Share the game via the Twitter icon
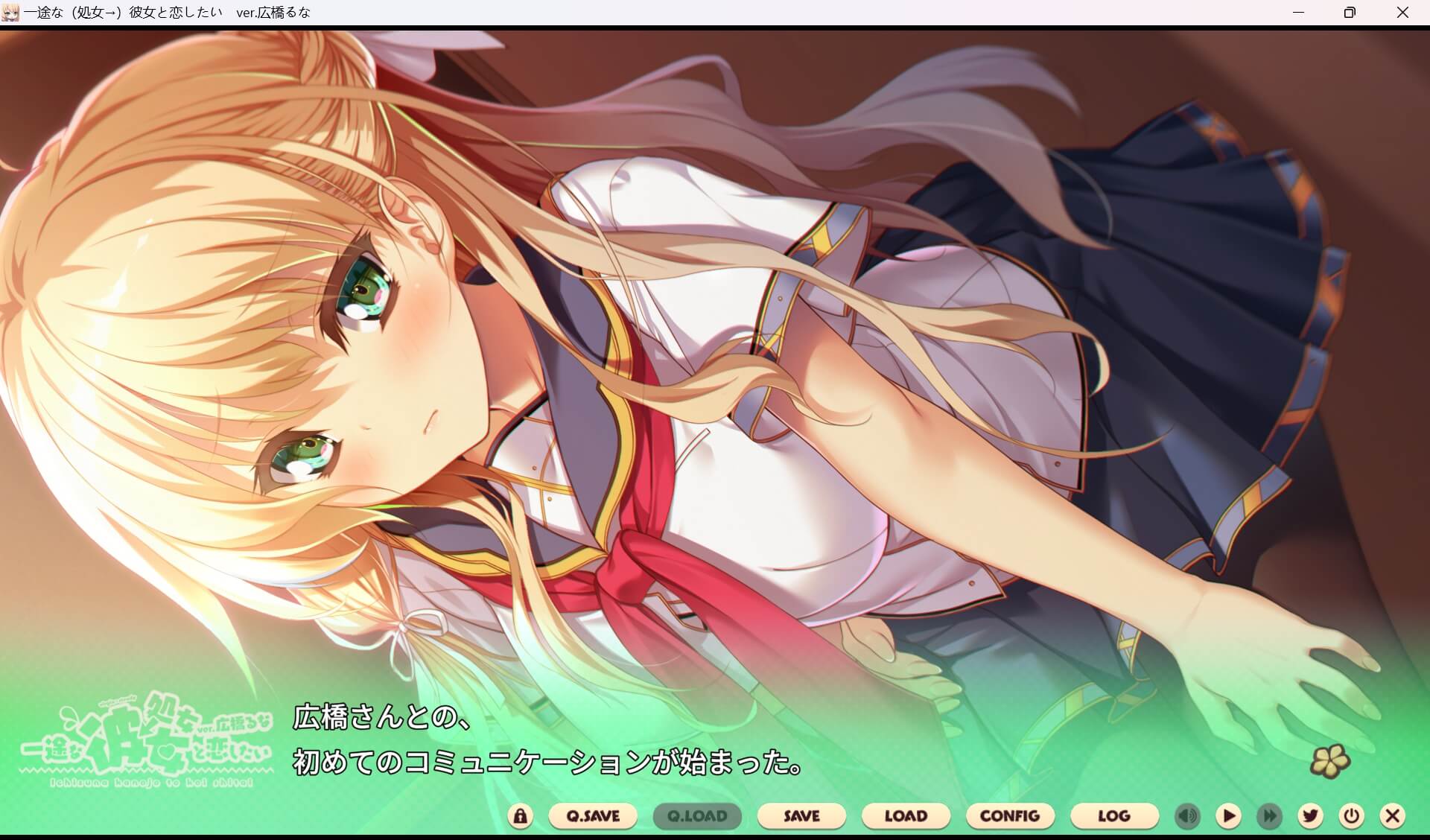This screenshot has width=1430, height=840. (x=1311, y=816)
